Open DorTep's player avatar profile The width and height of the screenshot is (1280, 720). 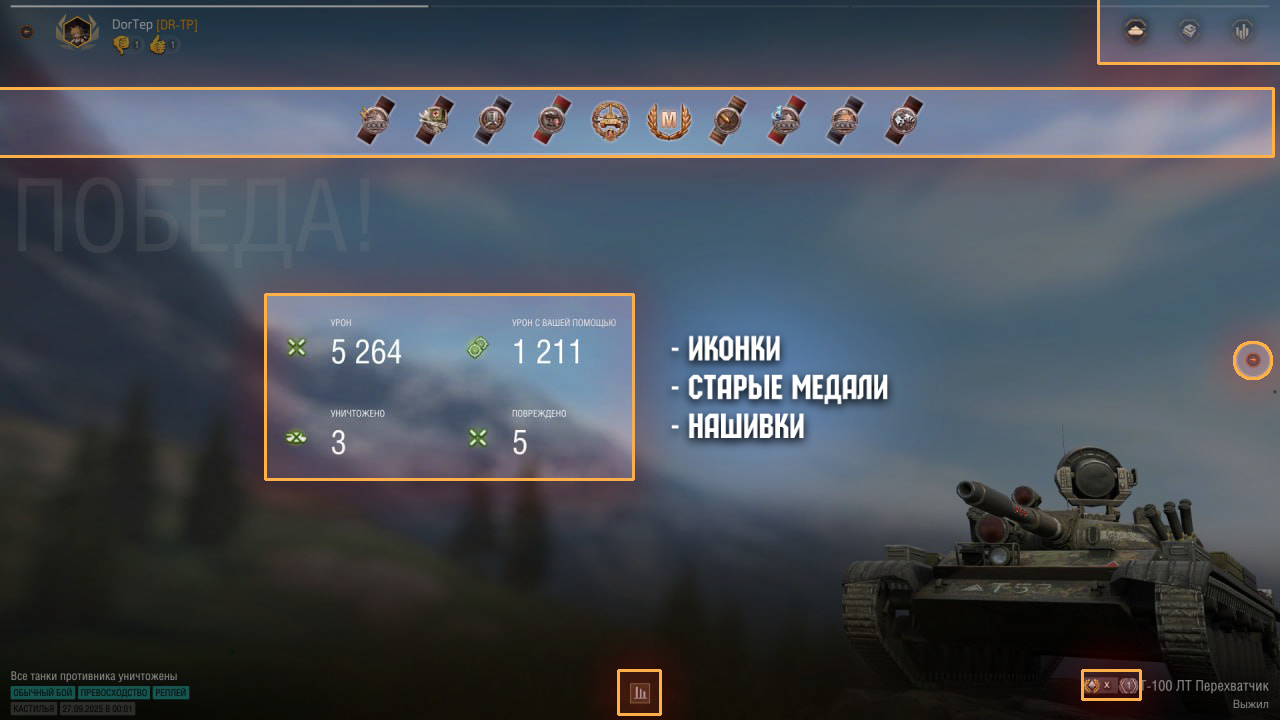(77, 32)
